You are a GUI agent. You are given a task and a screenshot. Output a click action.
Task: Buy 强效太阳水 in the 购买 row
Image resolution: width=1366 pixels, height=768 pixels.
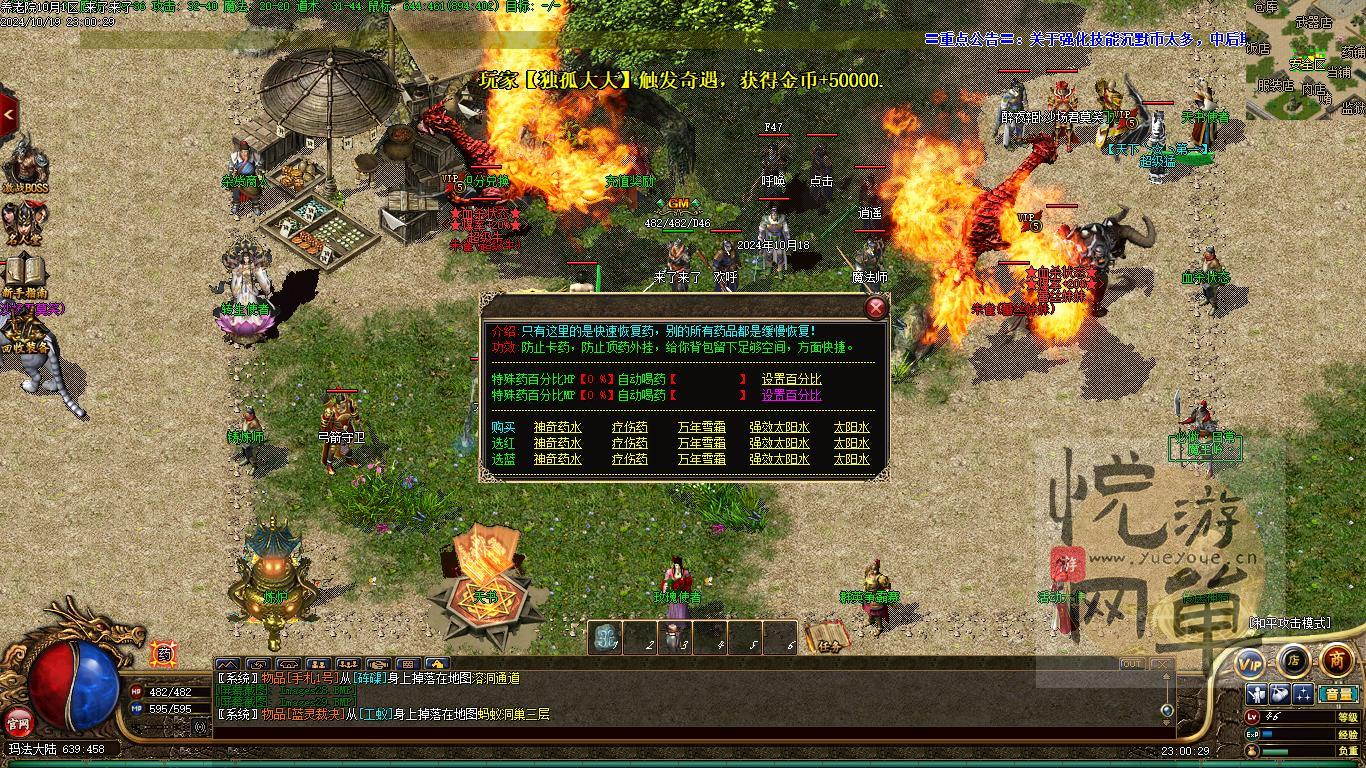tap(779, 428)
